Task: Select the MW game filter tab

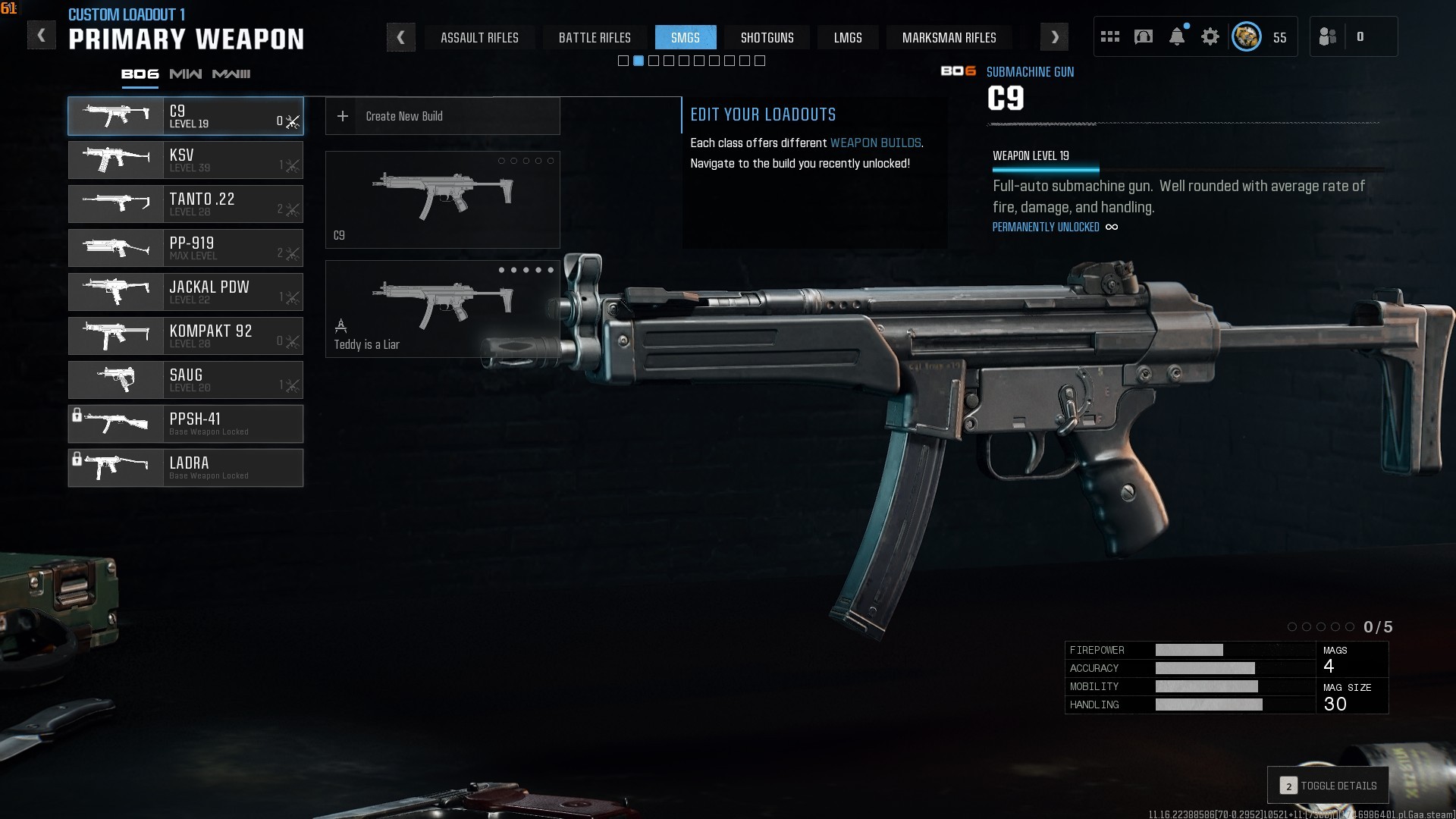Action: 186,74
